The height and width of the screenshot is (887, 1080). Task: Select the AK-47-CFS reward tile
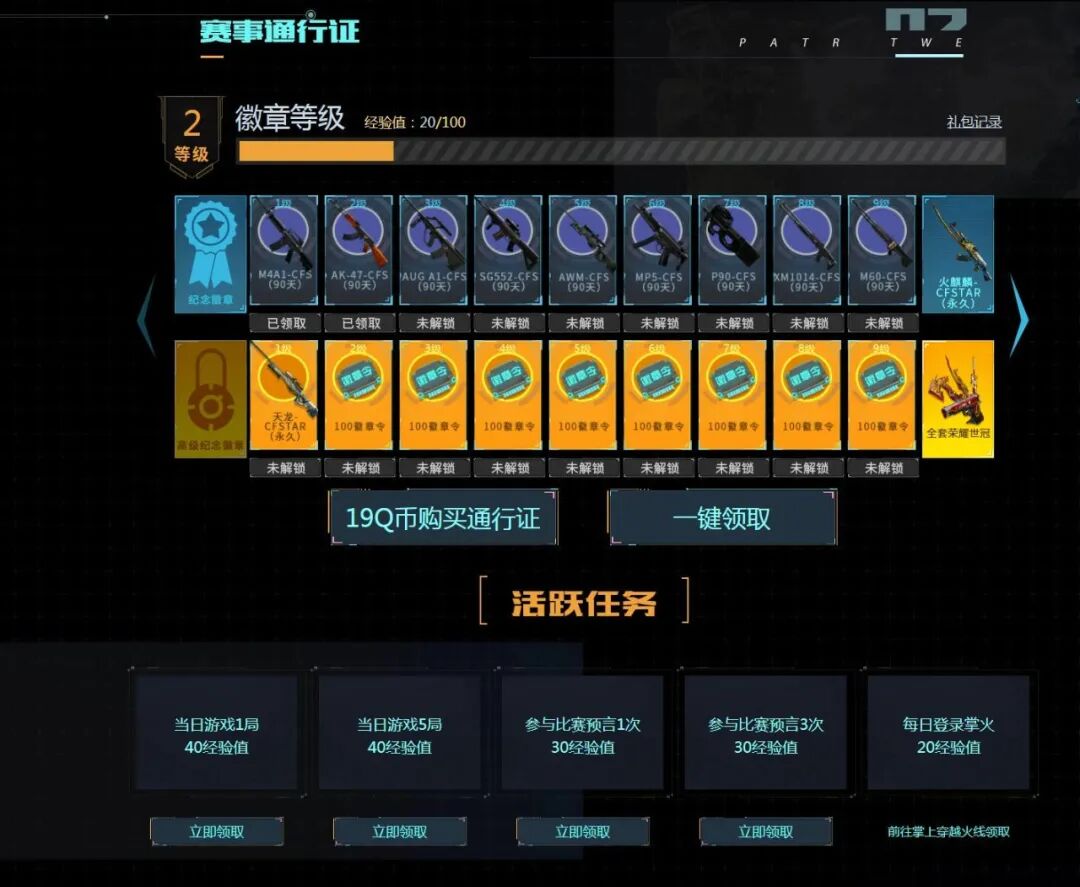(x=359, y=250)
